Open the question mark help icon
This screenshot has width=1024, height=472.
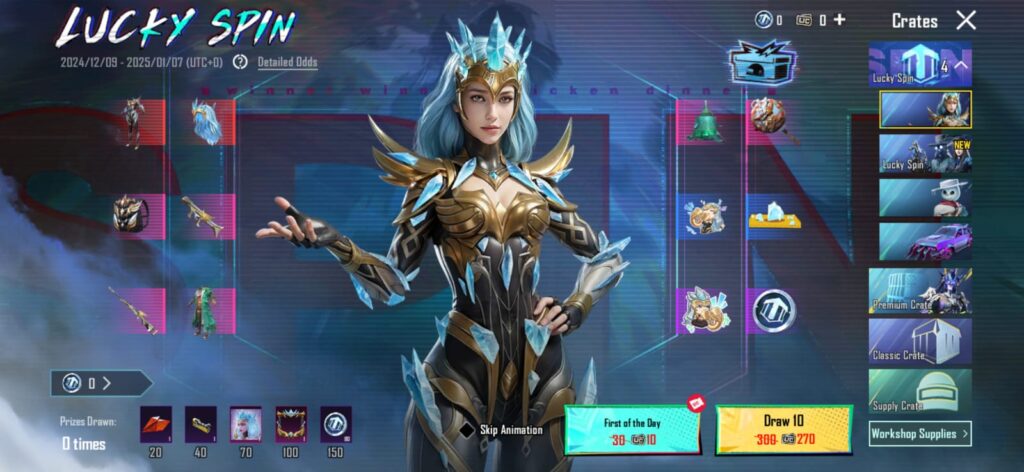[240, 62]
